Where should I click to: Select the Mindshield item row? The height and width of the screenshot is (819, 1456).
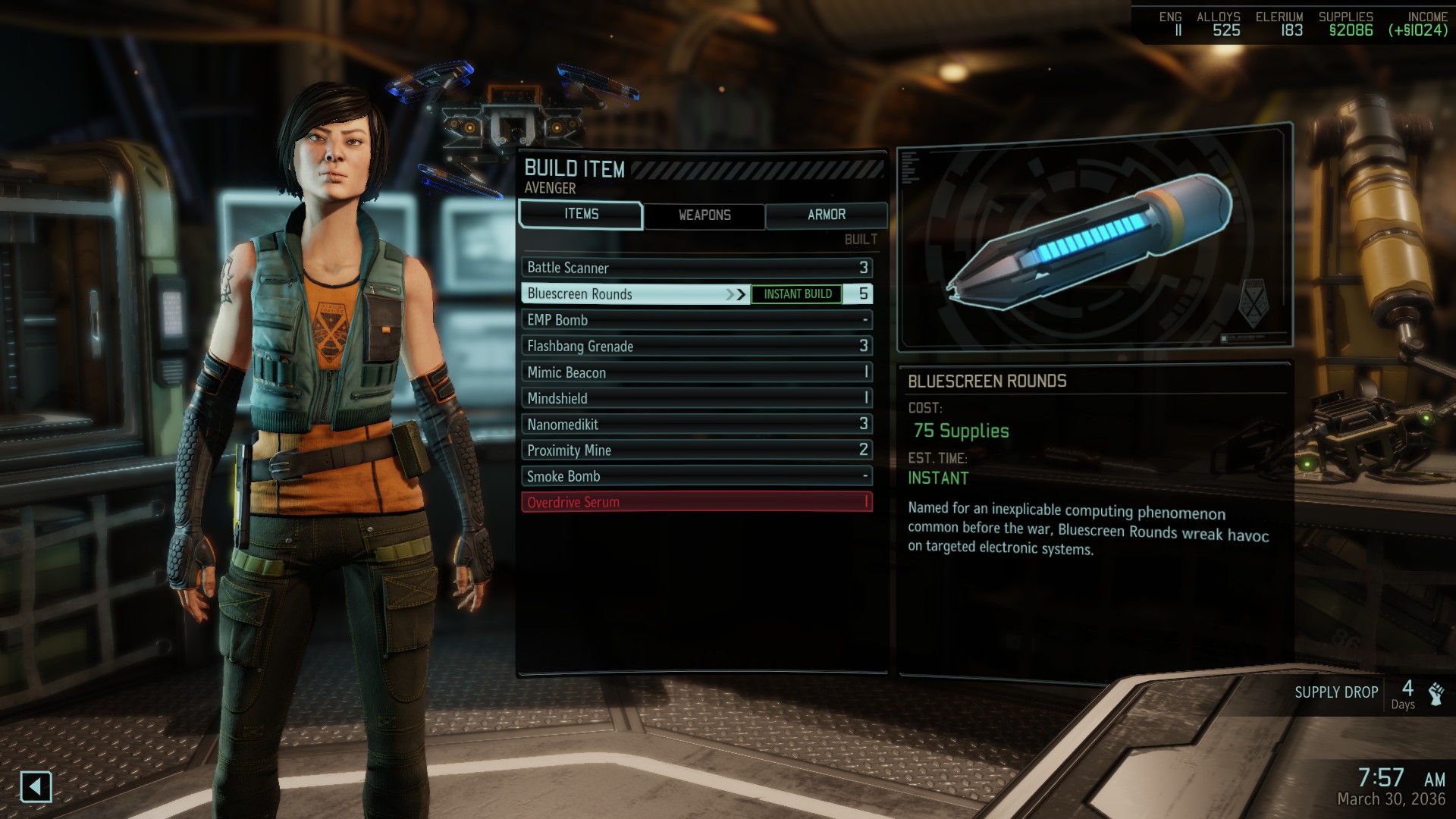click(696, 398)
